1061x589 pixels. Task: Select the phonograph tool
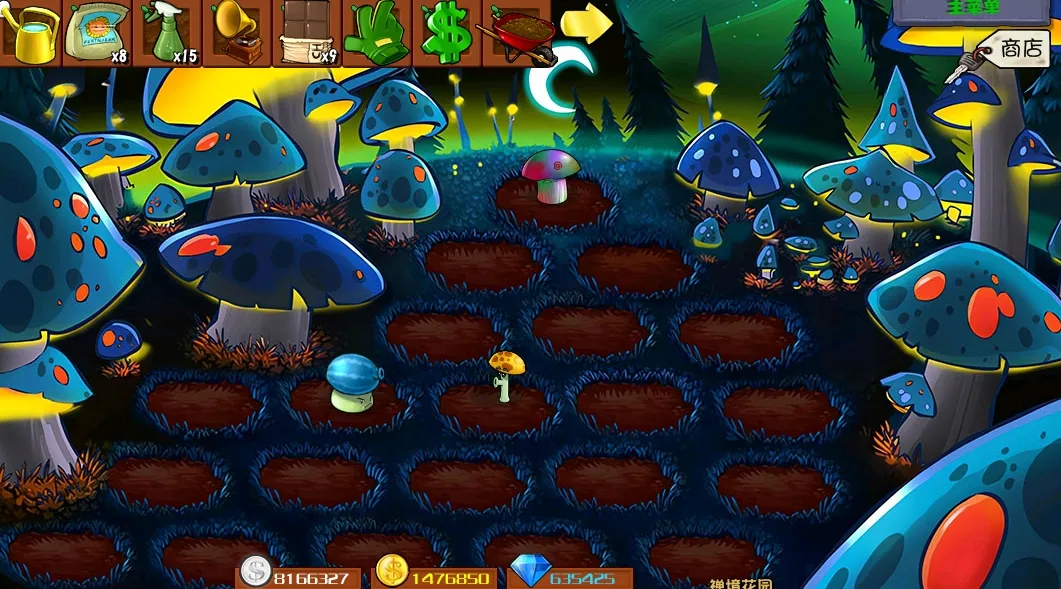(237, 31)
